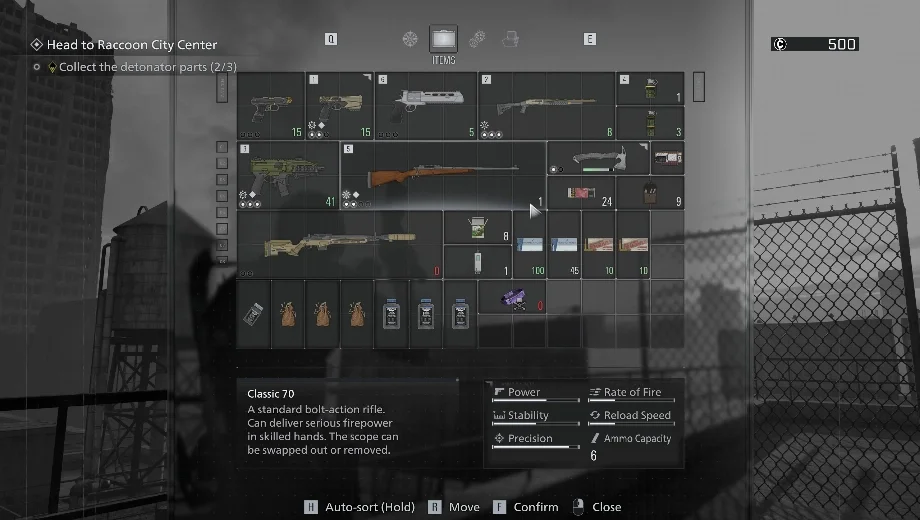The image size is (920, 520).
Task: Select the first gunpowder bag
Action: click(x=288, y=313)
